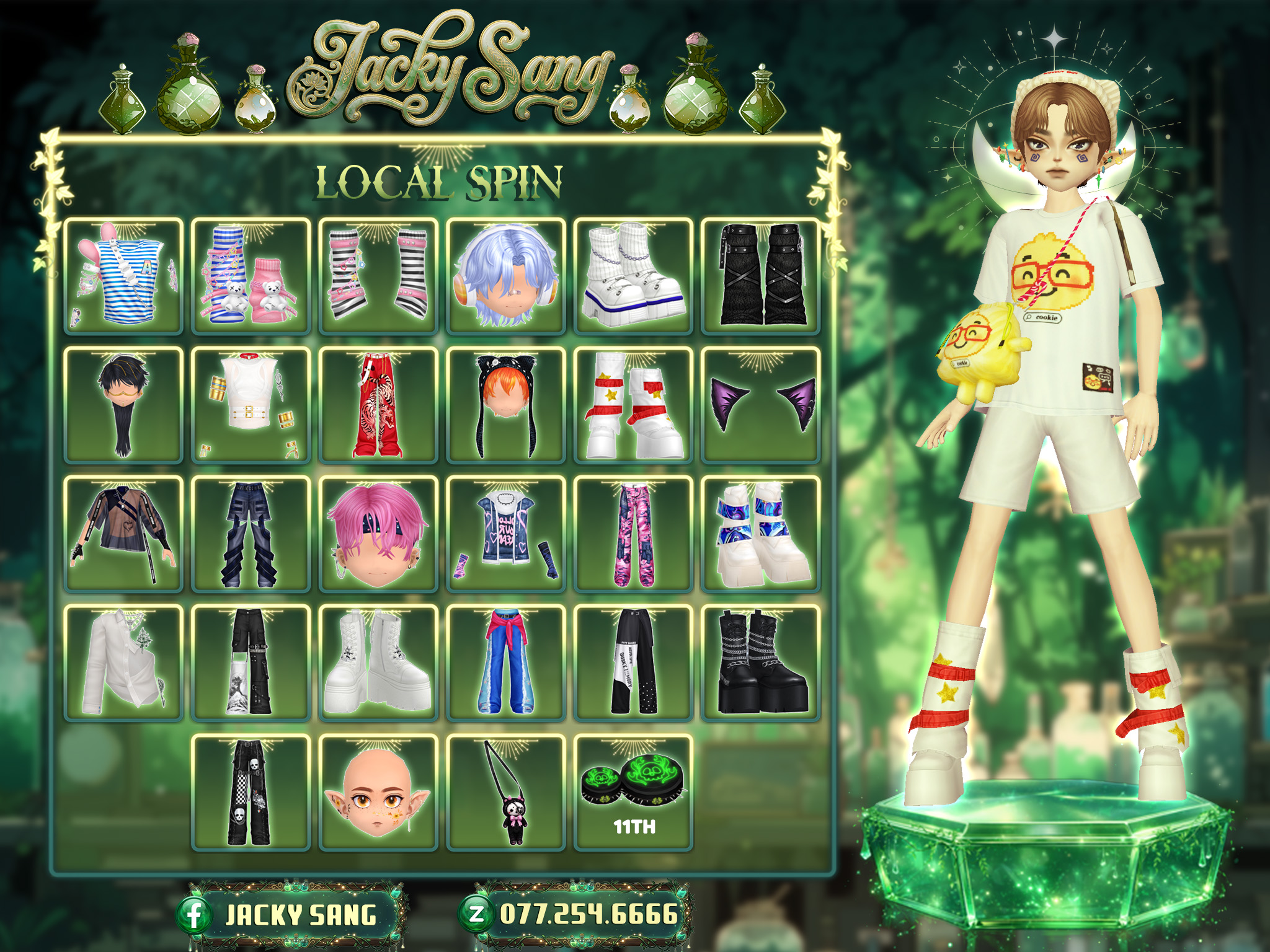Select the orange hair cat-hood tile
Screen dimensions: 1270x952
(x=505, y=405)
